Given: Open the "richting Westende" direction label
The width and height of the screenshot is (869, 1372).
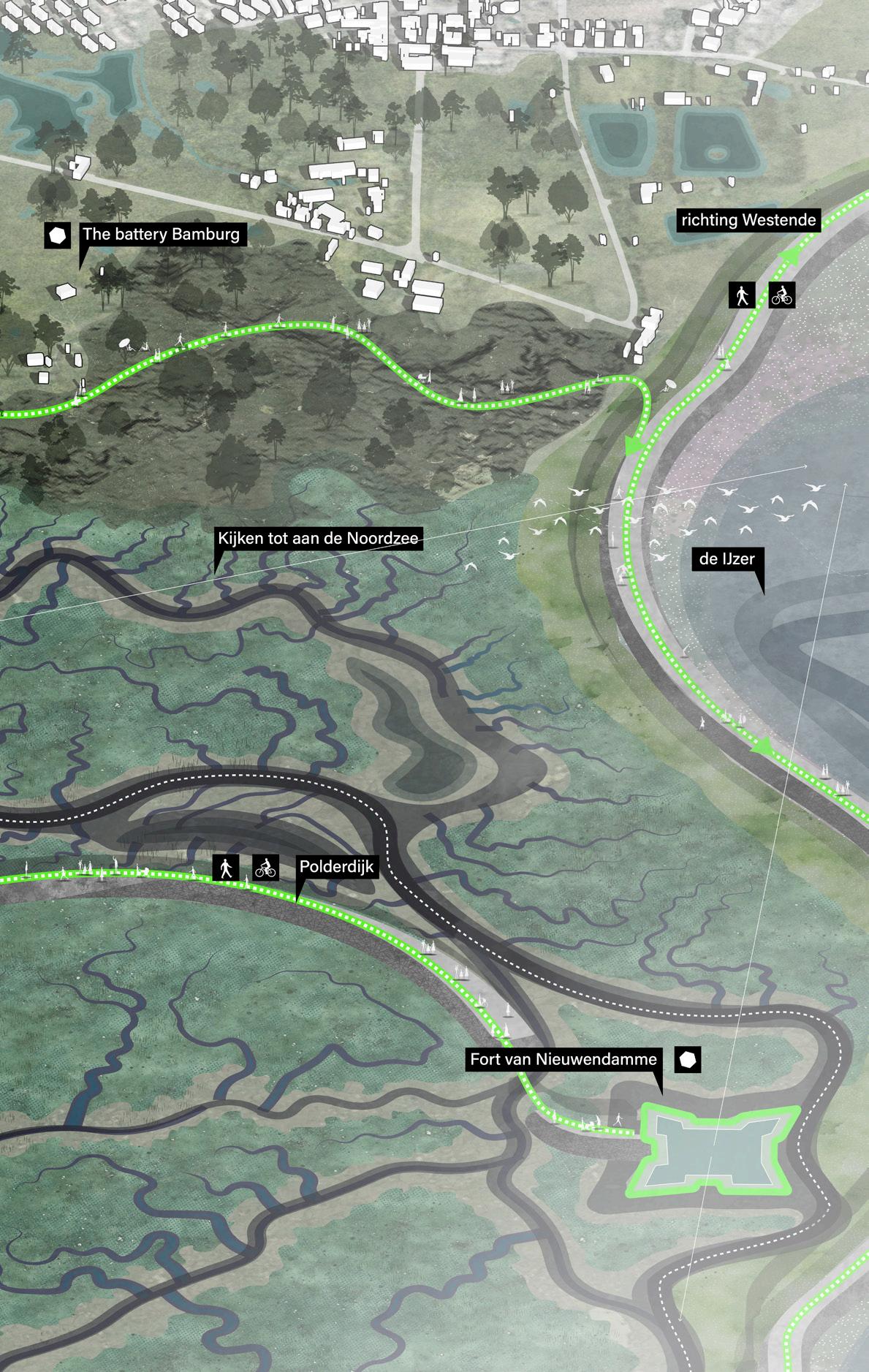Looking at the screenshot, I should (x=748, y=220).
